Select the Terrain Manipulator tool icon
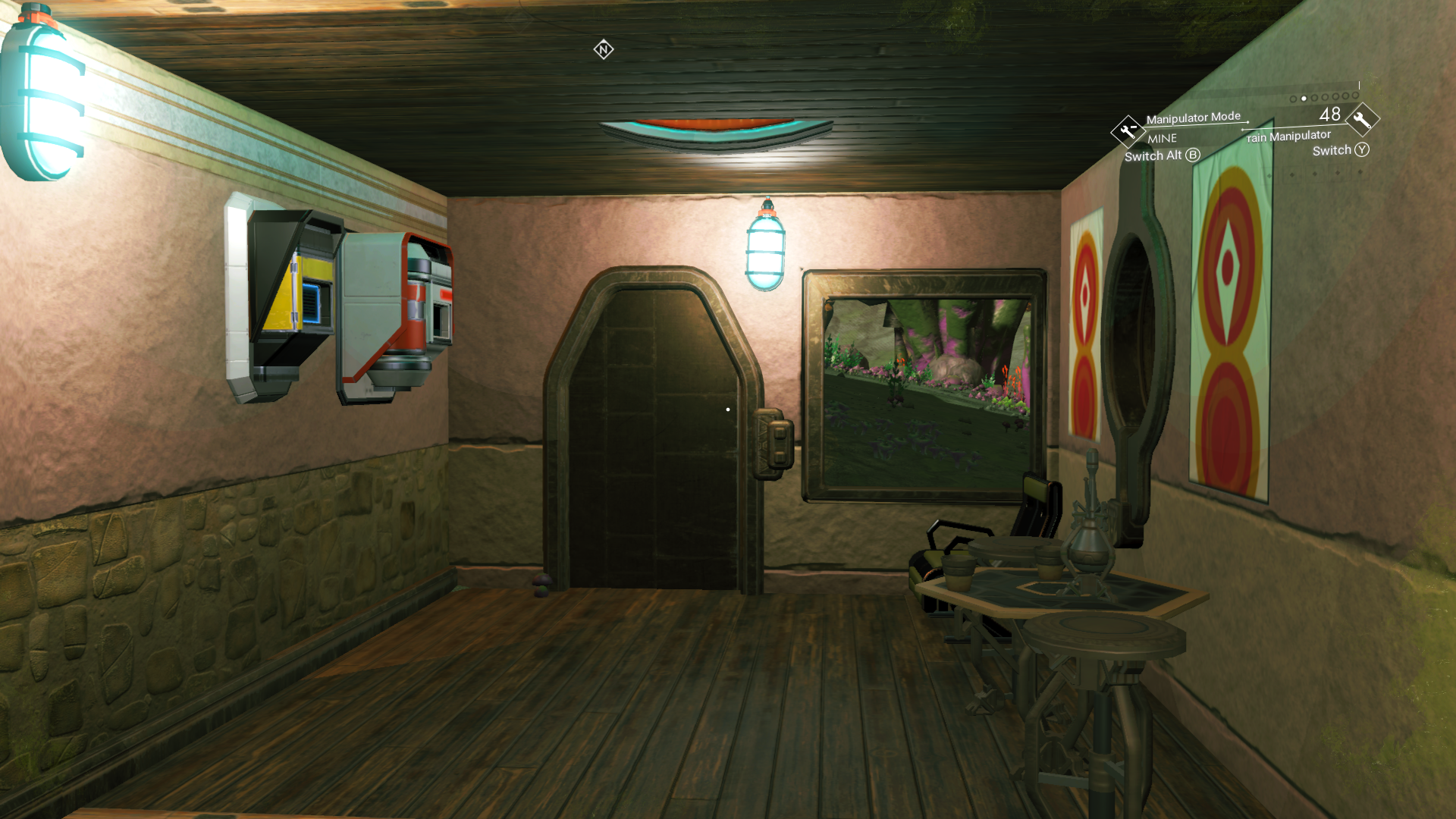 (1362, 119)
